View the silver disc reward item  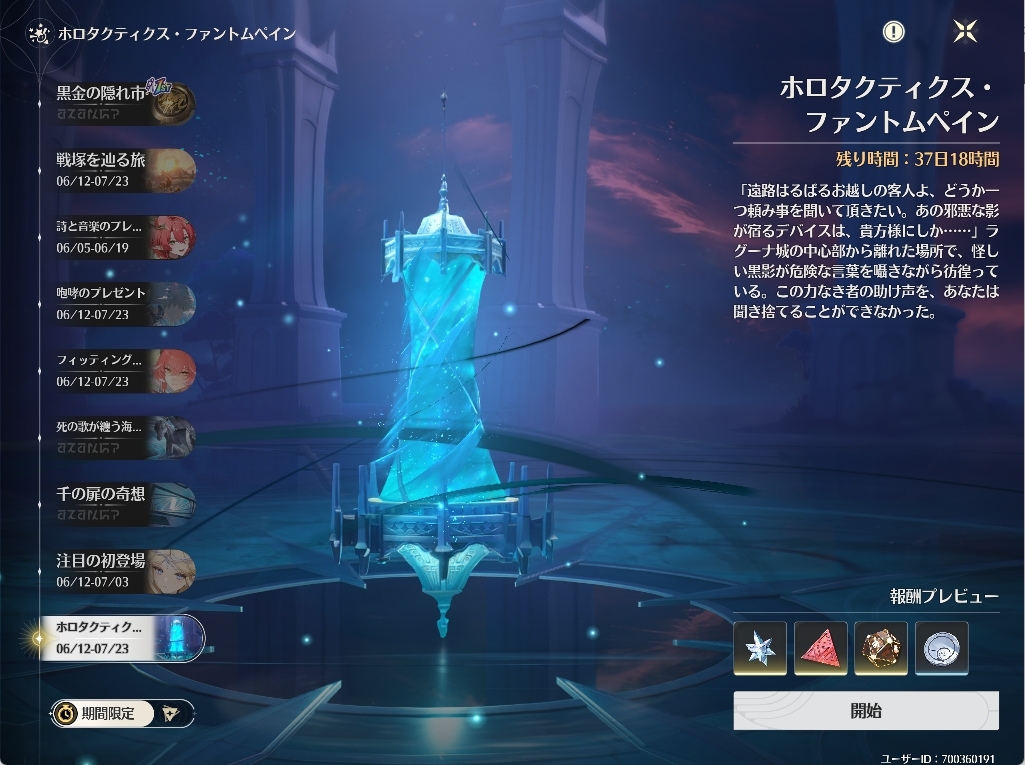[x=942, y=648]
